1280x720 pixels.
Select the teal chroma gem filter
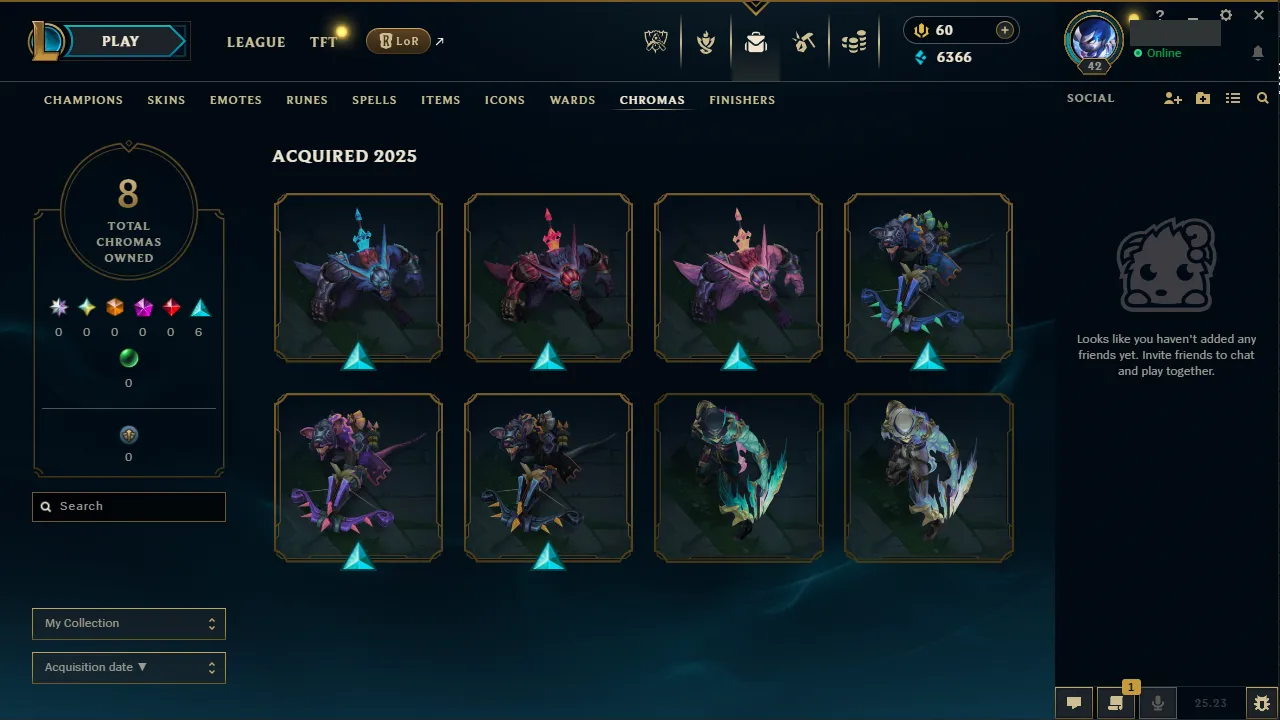[198, 307]
